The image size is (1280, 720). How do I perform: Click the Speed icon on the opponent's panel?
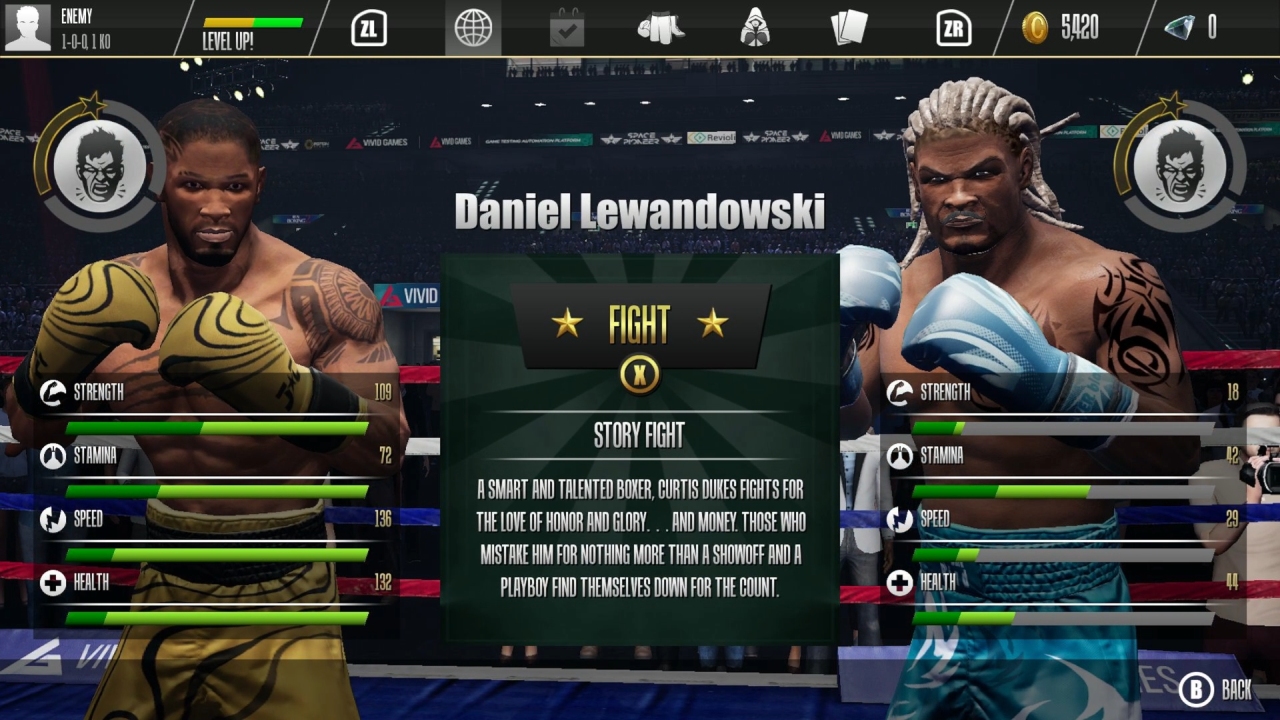[899, 520]
